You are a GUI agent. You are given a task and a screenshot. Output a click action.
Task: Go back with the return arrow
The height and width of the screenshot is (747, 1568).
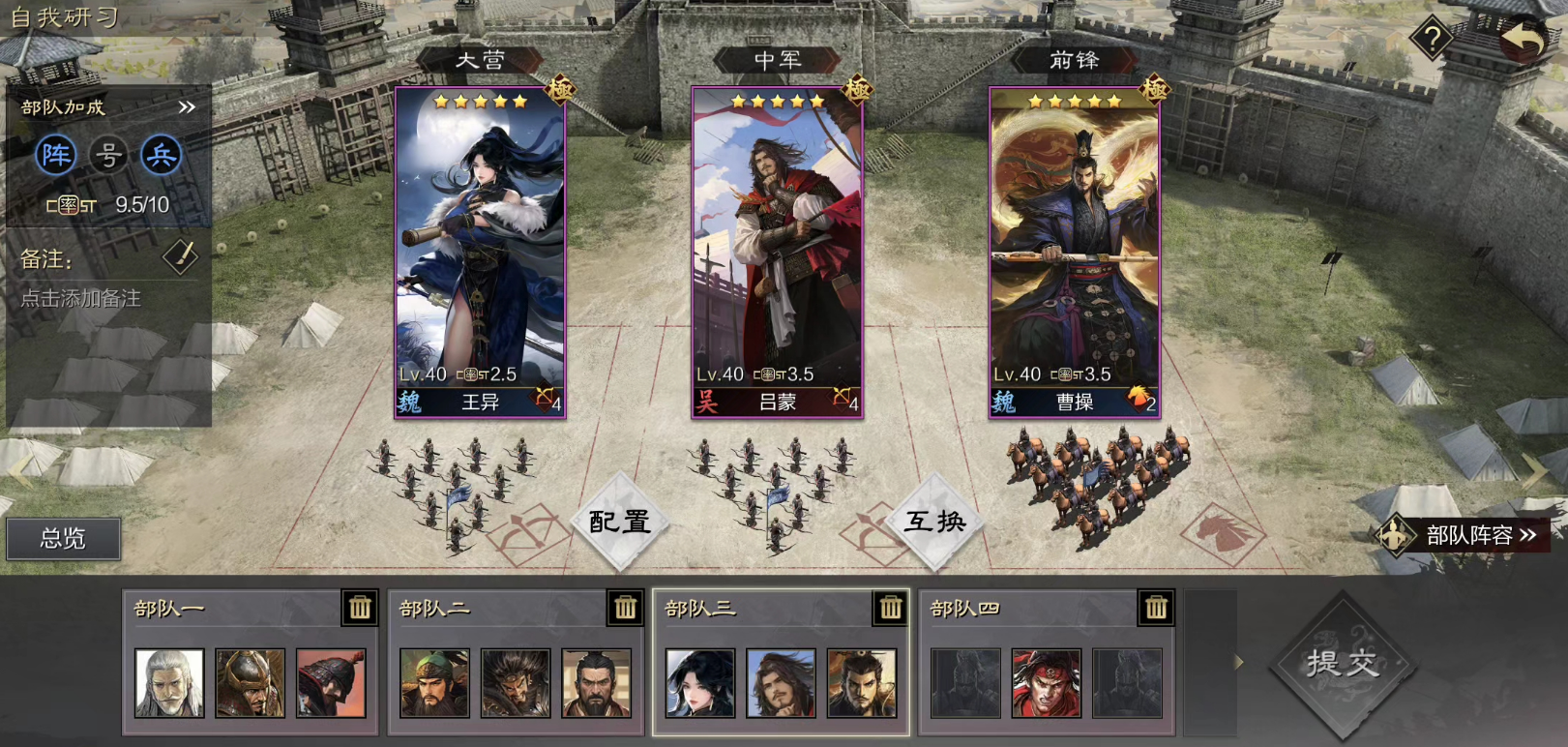tap(1523, 41)
